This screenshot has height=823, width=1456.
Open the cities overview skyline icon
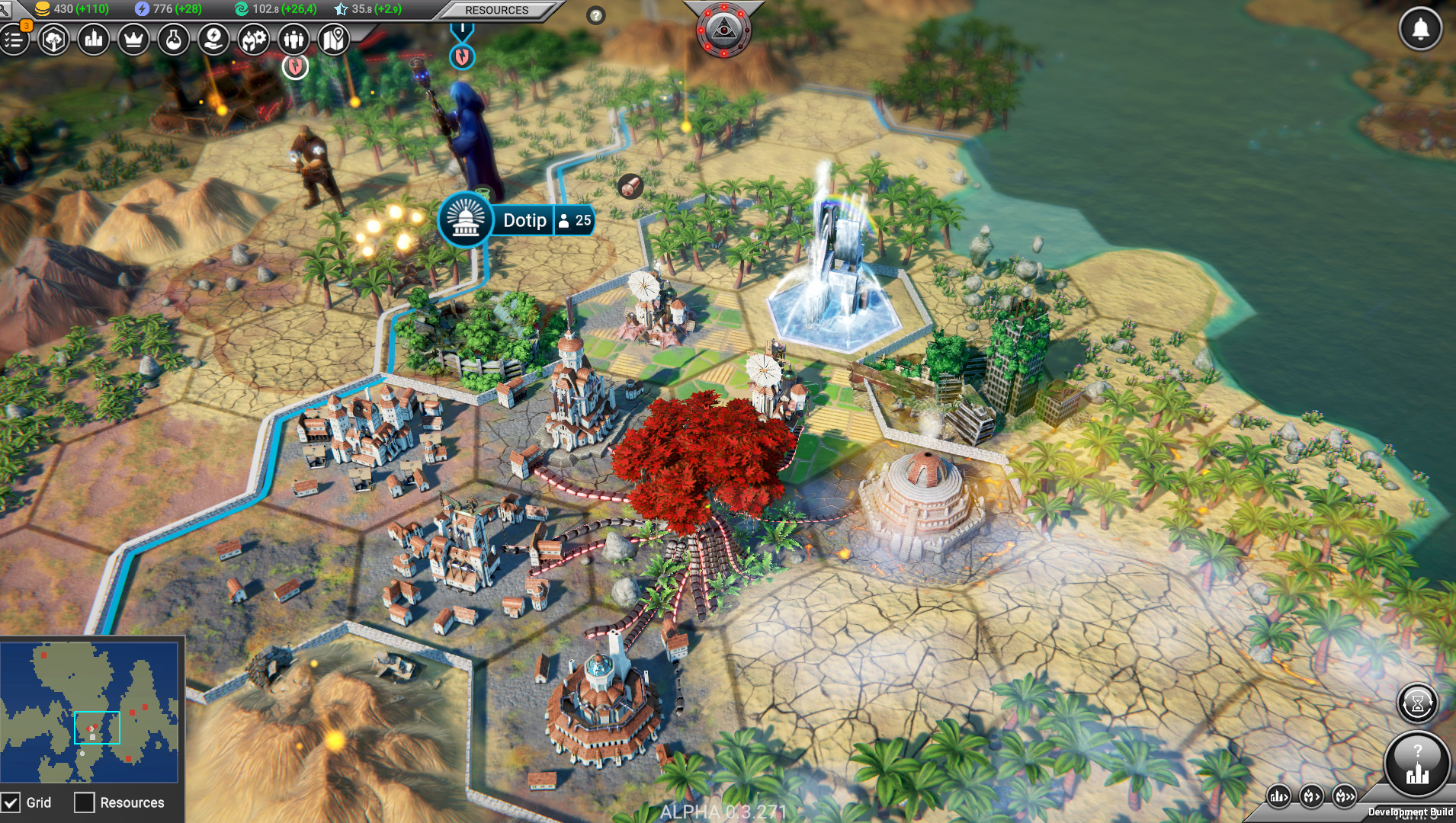[x=94, y=40]
